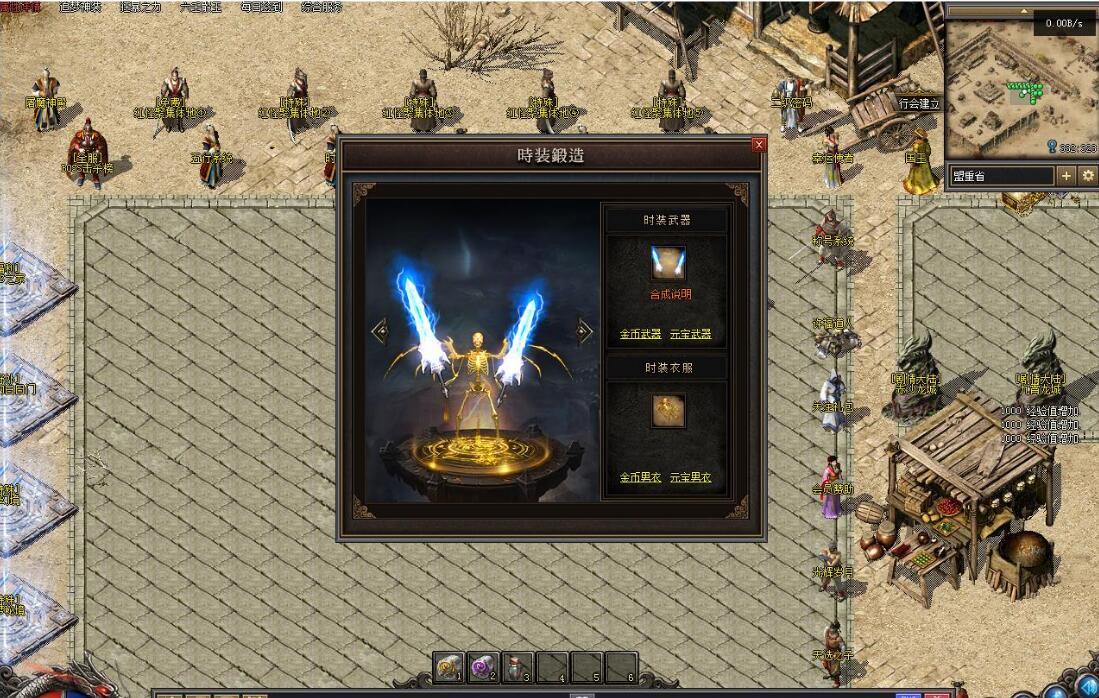Viewport: 1099px width, 698px height.
Task: Choose the 金币男衣 link
Action: coord(640,478)
